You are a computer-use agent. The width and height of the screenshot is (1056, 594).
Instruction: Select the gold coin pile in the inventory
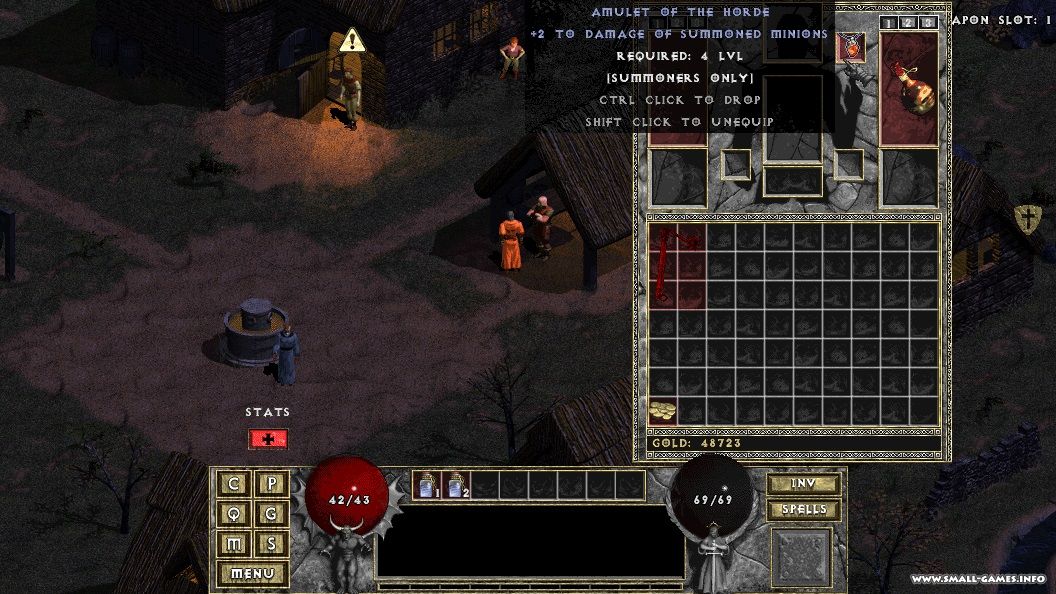click(662, 410)
